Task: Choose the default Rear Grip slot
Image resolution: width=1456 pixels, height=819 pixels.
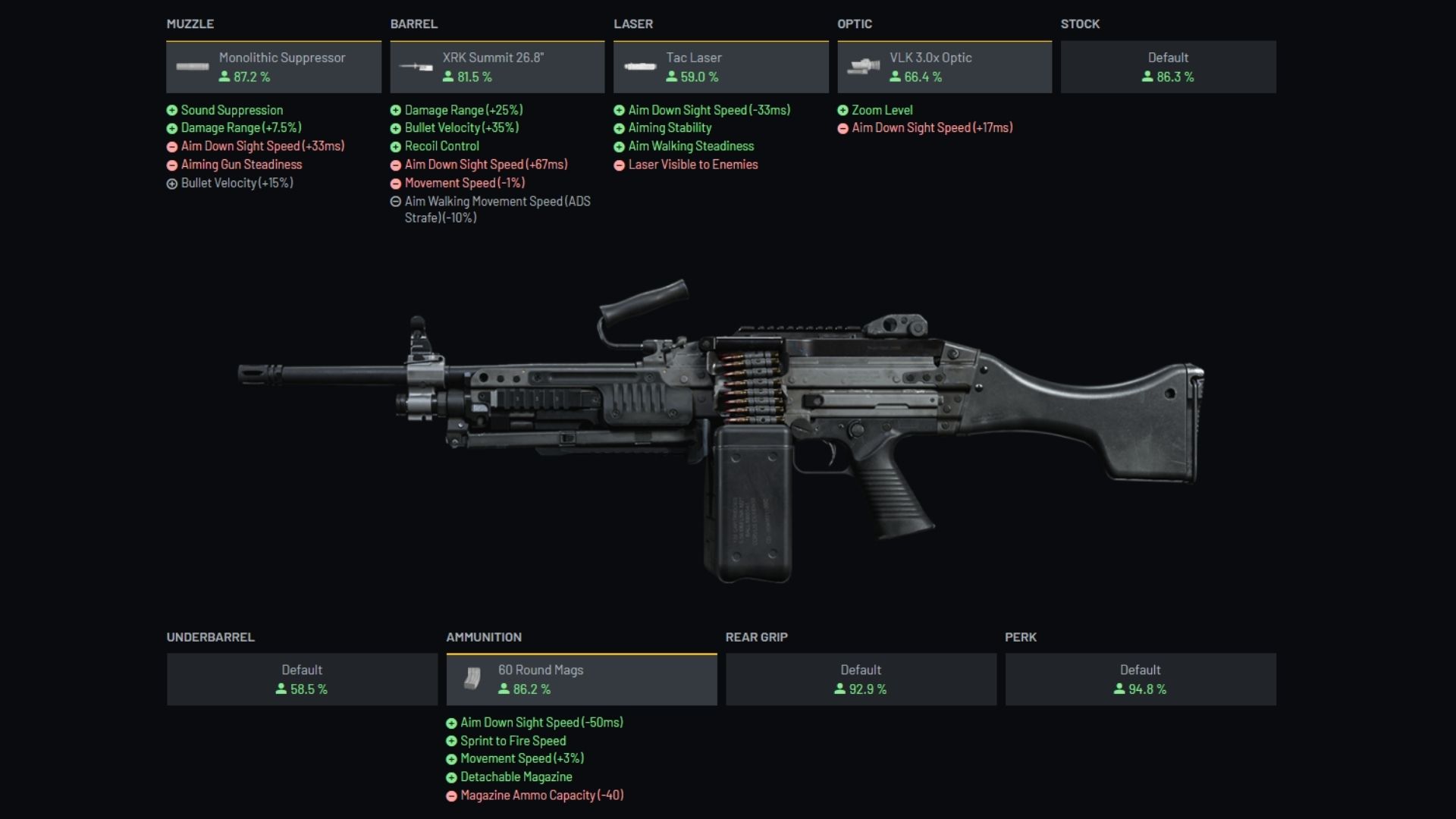Action: (x=861, y=679)
